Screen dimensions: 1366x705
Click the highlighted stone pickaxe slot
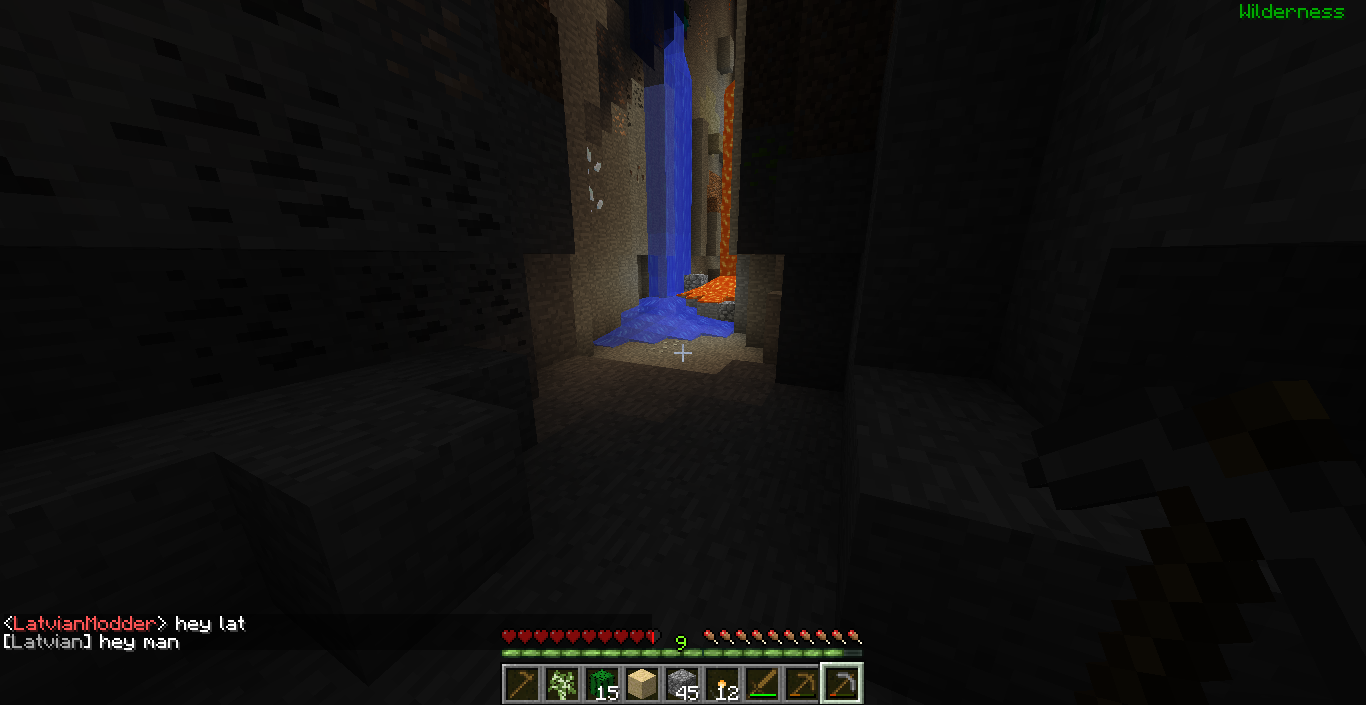pyautogui.click(x=841, y=685)
